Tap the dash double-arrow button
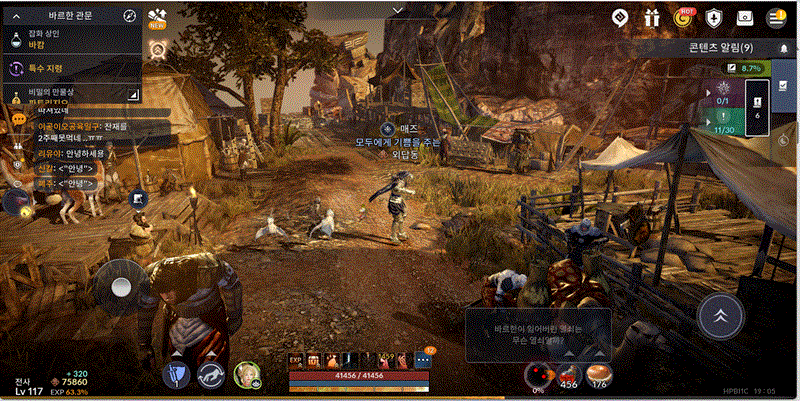 [718, 316]
